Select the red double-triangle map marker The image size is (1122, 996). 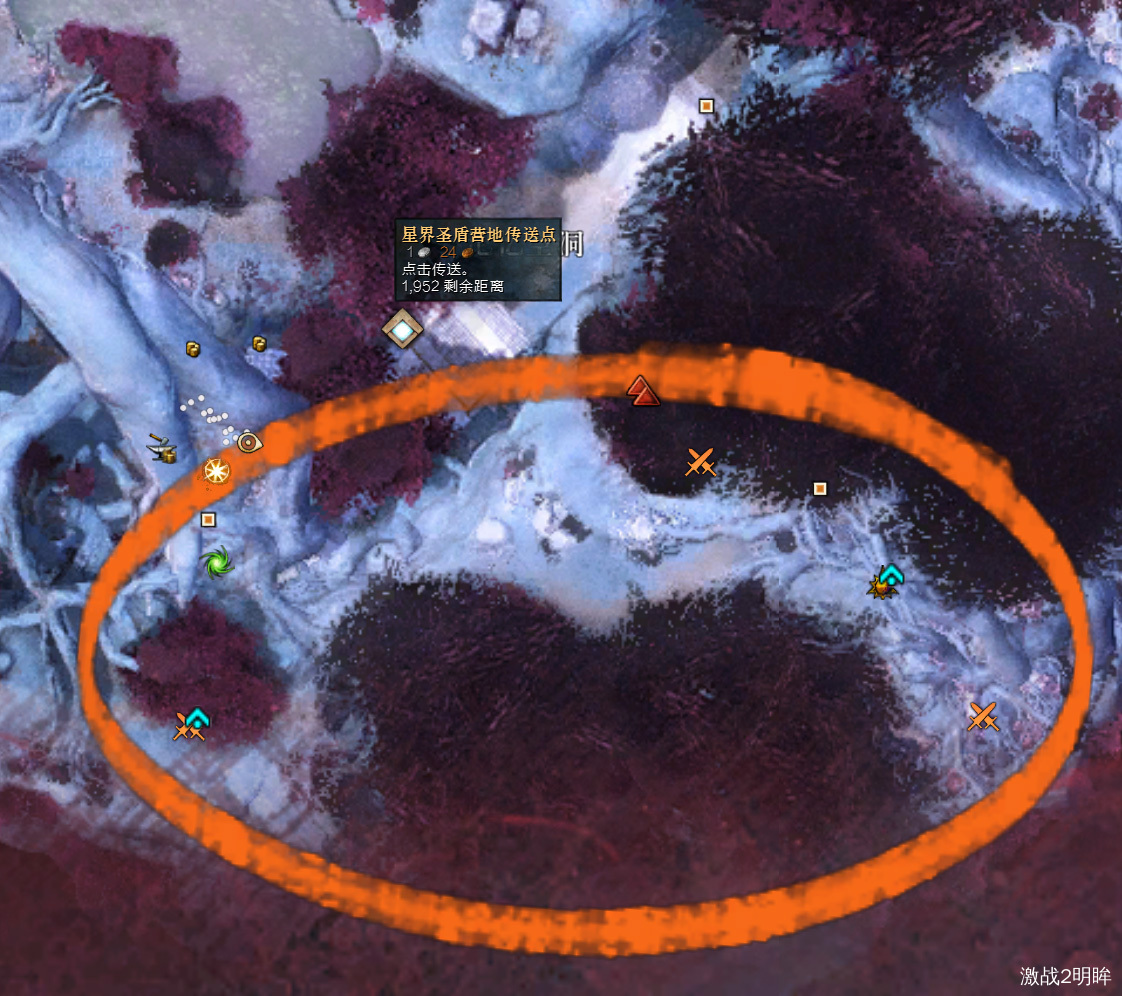pyautogui.click(x=643, y=390)
